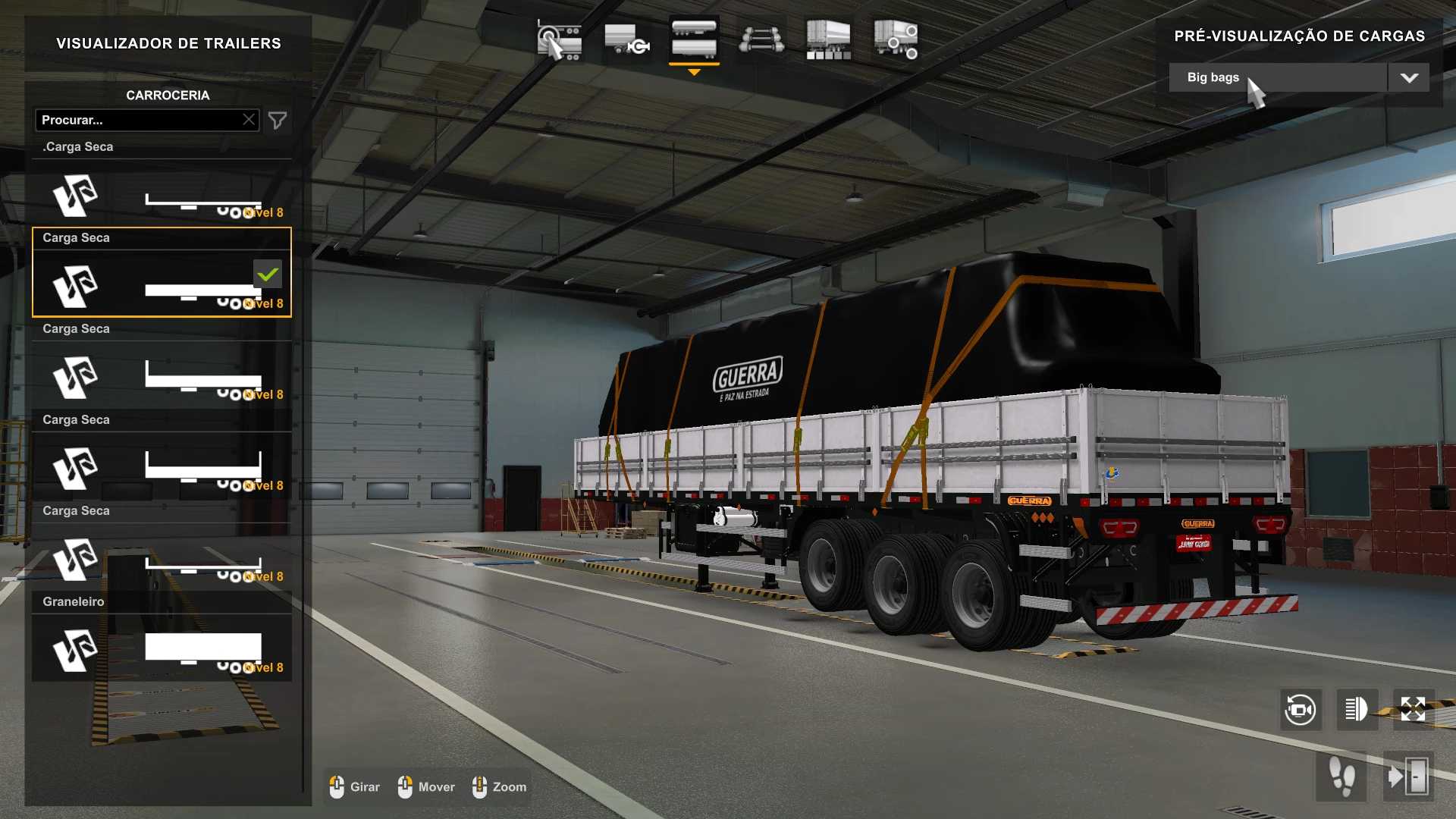This screenshot has height=819, width=1456.
Task: Switch to the trailer paint colors tab
Action: 828,41
